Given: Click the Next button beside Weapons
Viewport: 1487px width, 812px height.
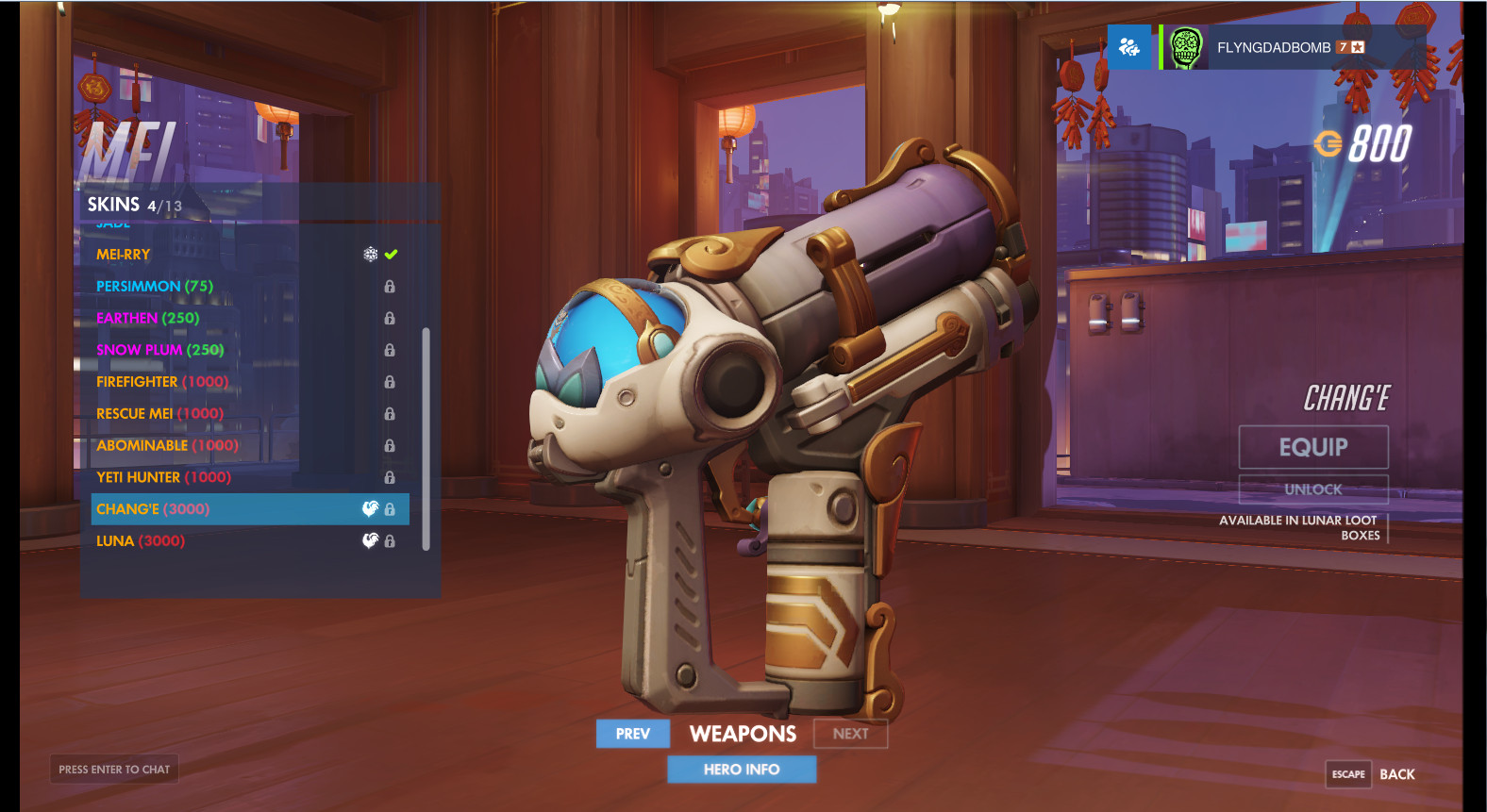Looking at the screenshot, I should tap(850, 734).
